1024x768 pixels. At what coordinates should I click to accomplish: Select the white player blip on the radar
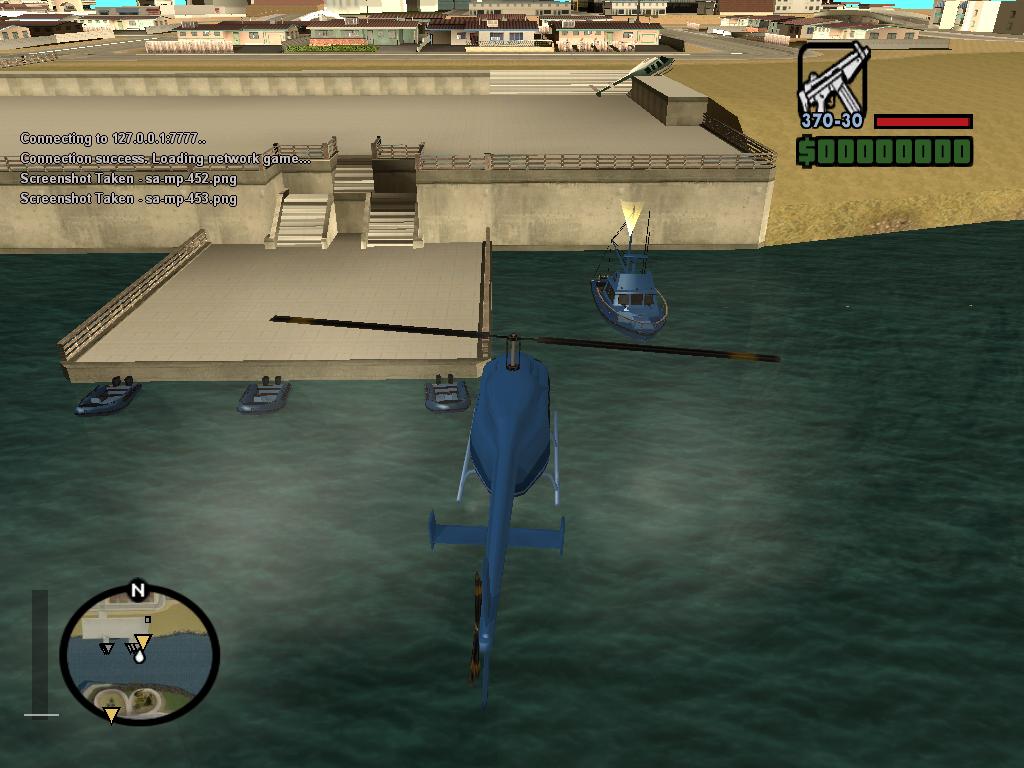click(138, 656)
